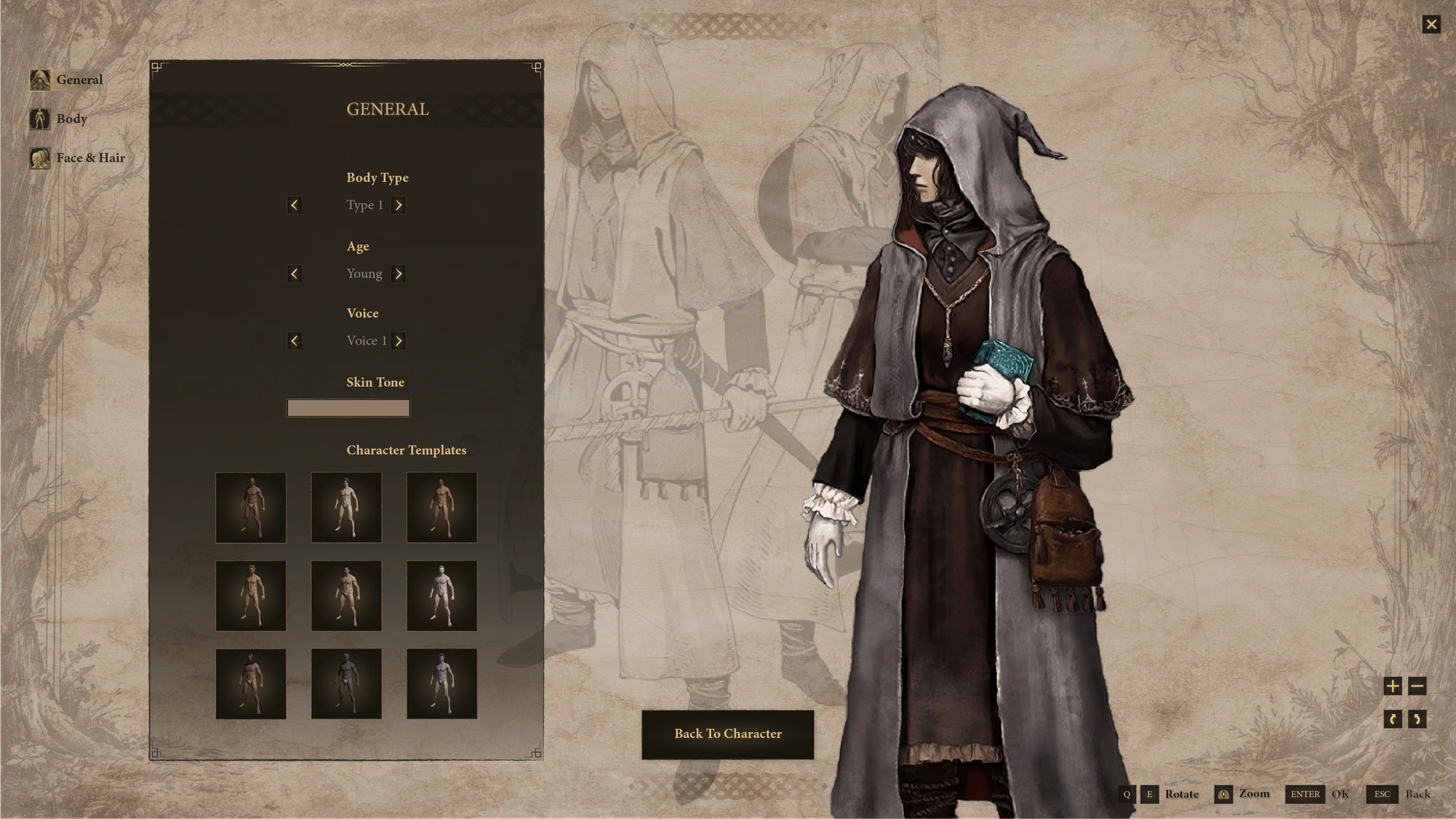
Task: Rotate character with the left rotate arrow
Action: click(x=1392, y=719)
